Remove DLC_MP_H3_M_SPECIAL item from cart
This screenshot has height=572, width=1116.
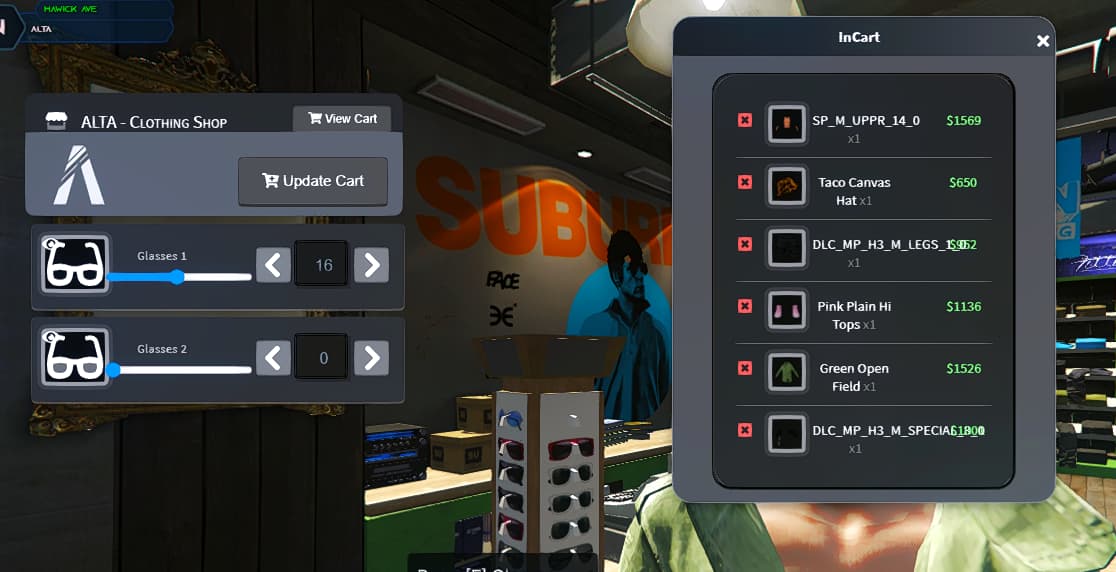coord(745,430)
